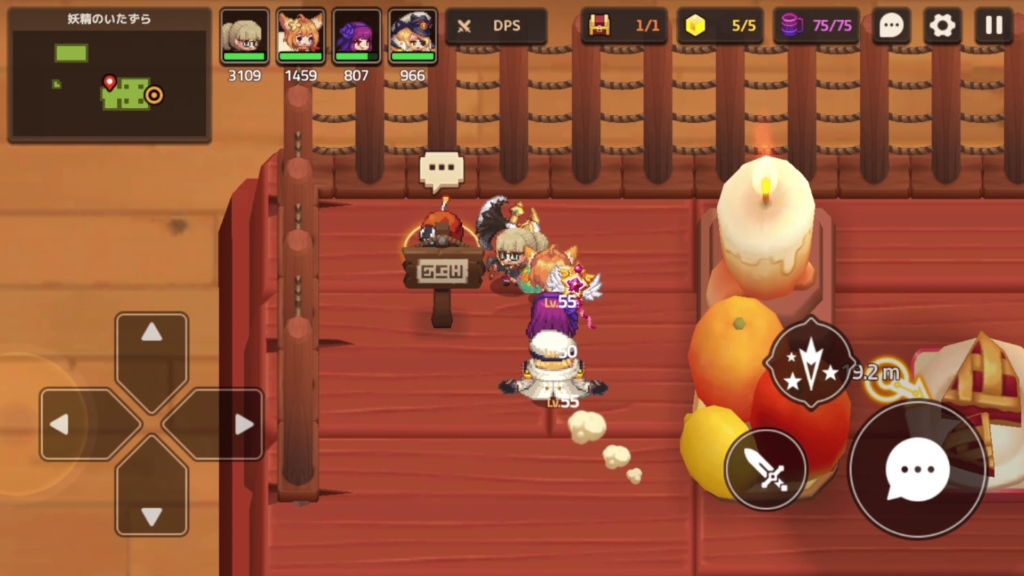Toggle the DPS display button
1024x576 pixels.
496,26
